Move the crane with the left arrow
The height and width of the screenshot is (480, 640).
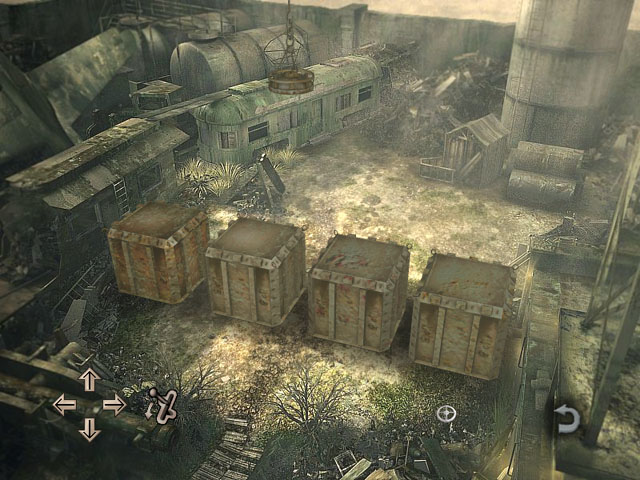click(64, 404)
